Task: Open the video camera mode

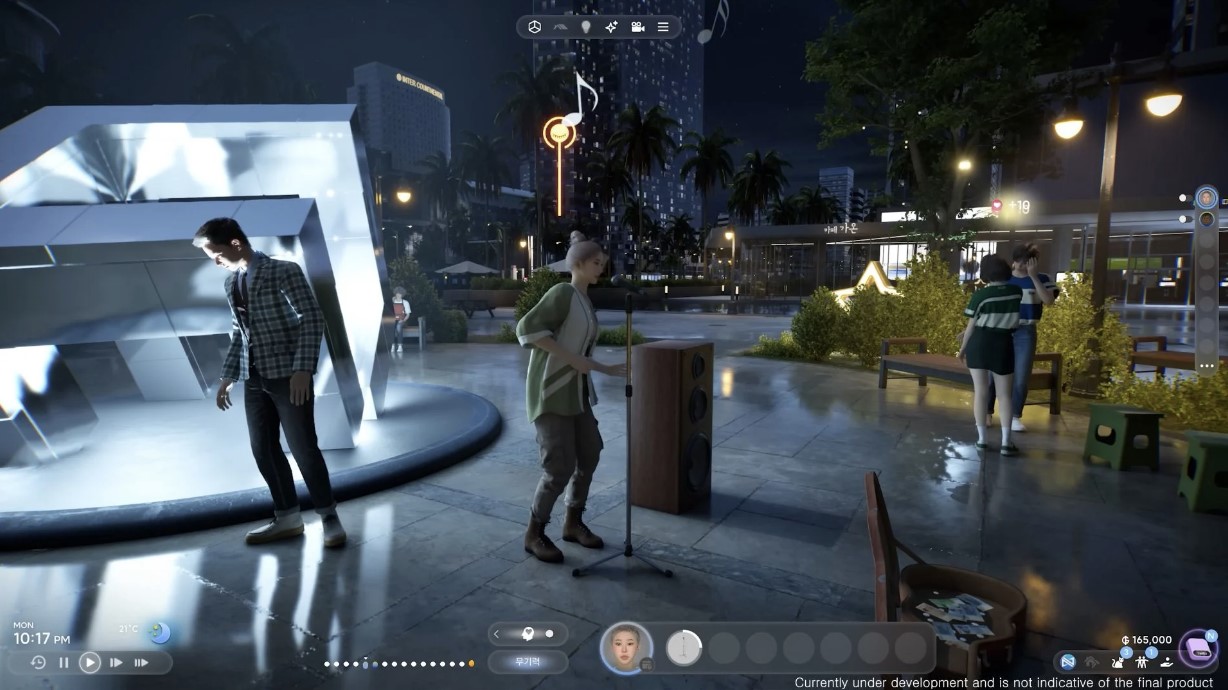Action: [637, 27]
